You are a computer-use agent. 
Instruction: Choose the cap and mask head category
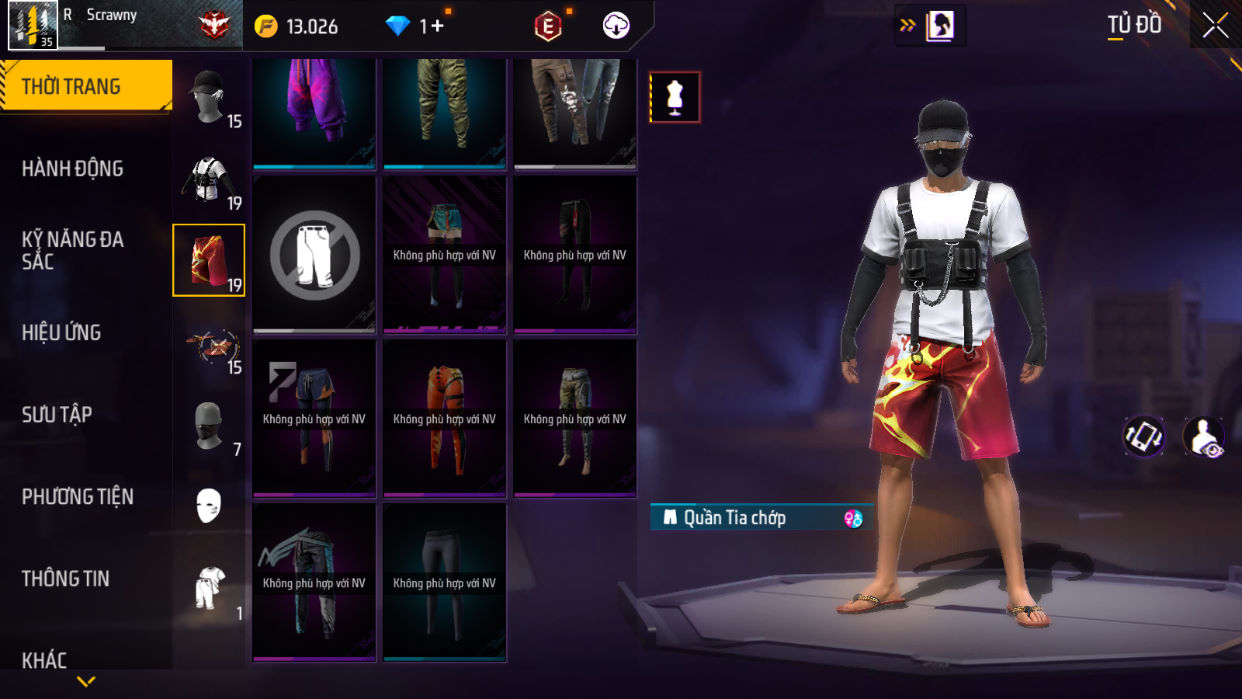click(x=209, y=97)
